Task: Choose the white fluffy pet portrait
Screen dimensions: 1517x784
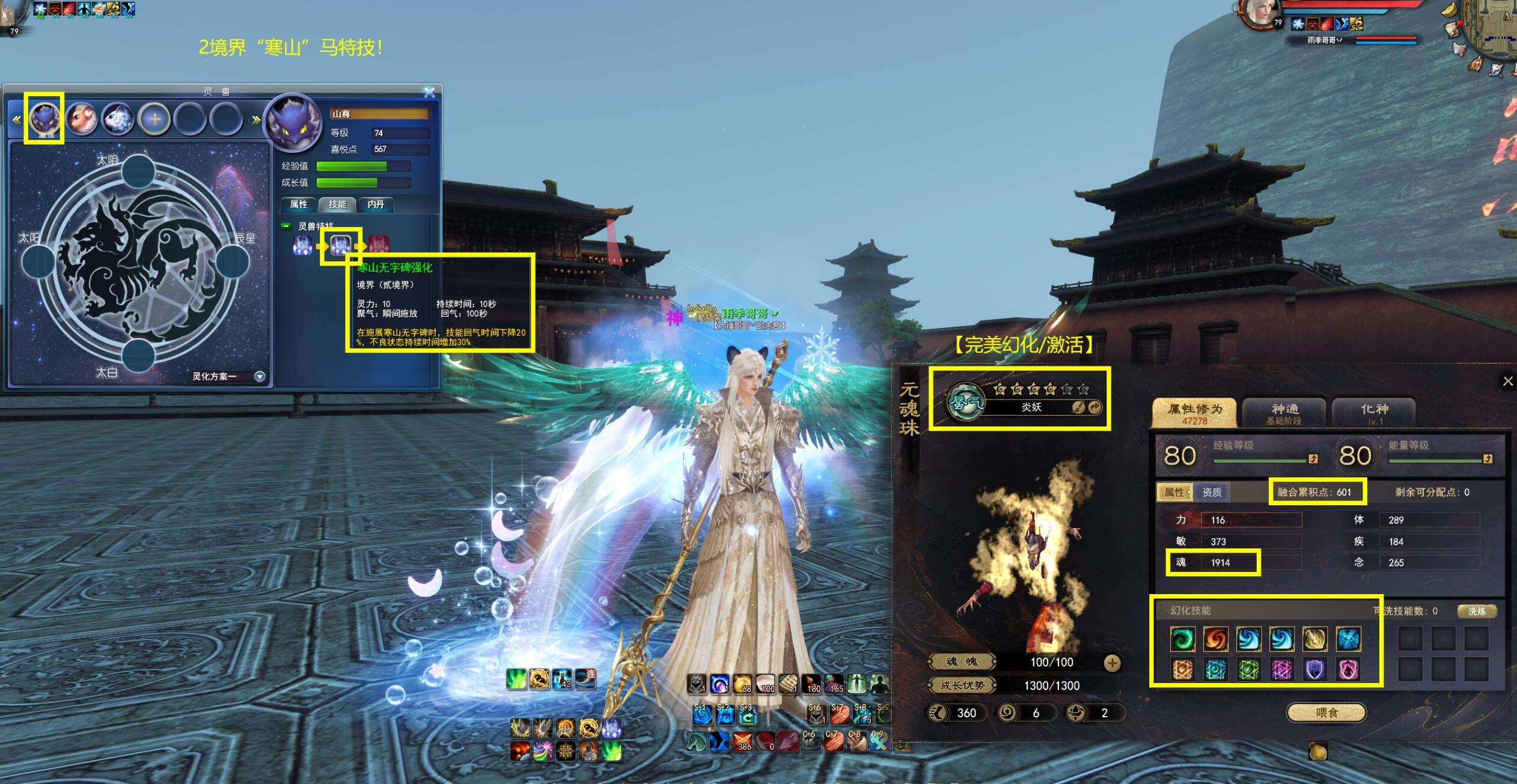Action: [x=118, y=119]
